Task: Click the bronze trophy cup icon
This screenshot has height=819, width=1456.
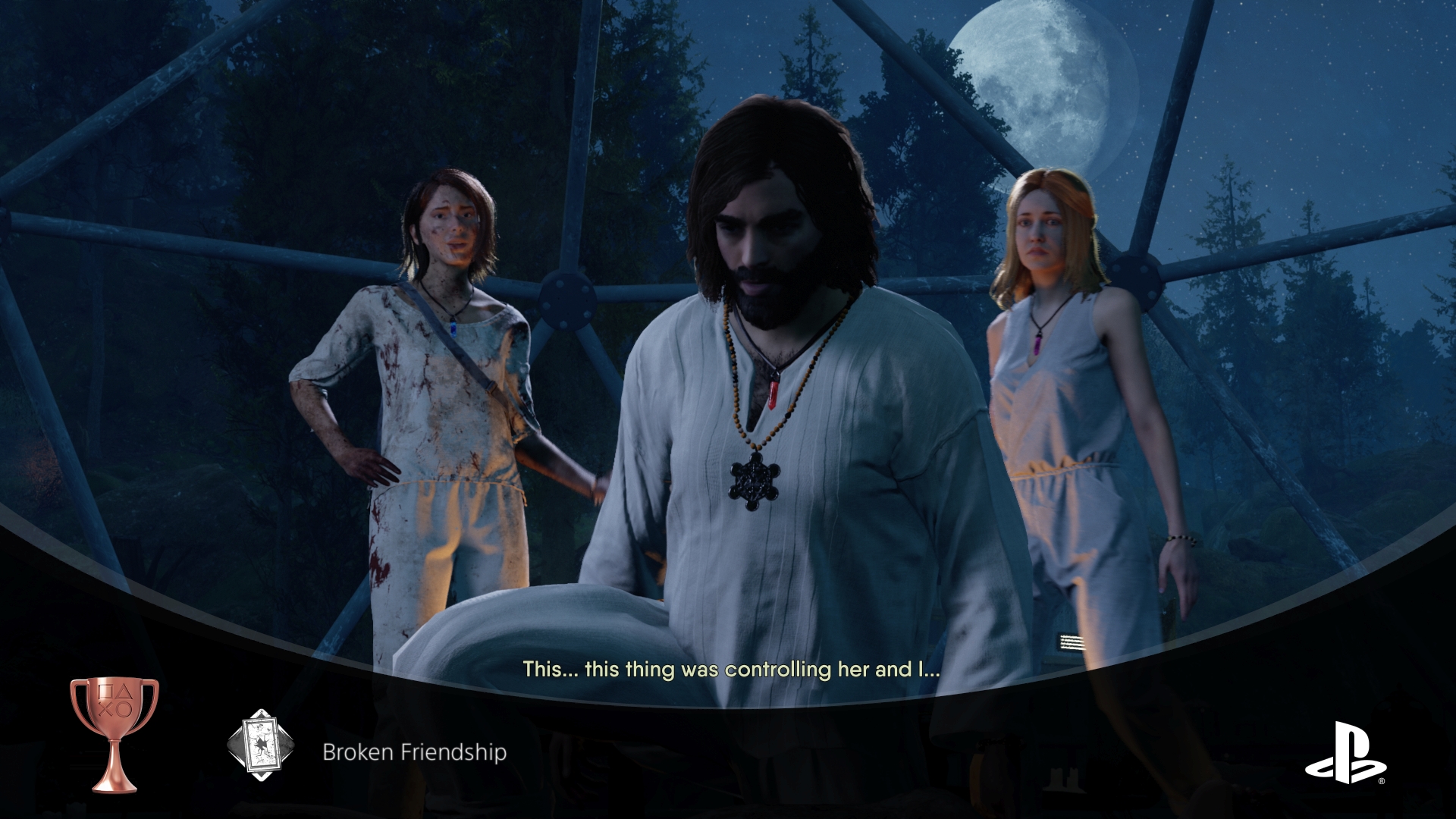Action: [x=115, y=732]
